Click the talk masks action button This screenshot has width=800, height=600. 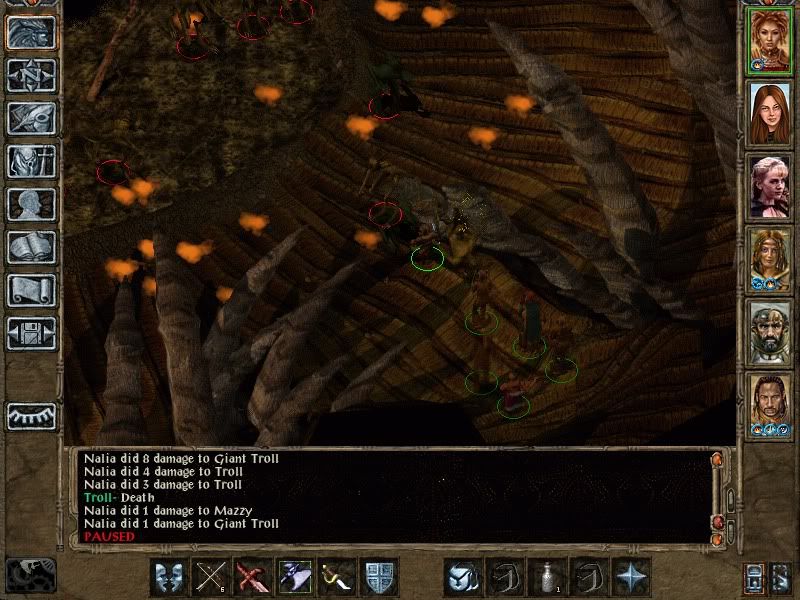click(169, 577)
